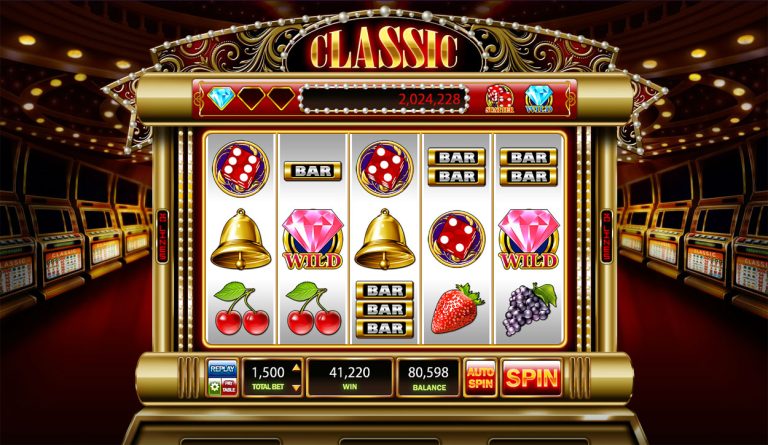Viewport: 768px width, 445px height.
Task: Activate the Auto Spin button
Action: tap(480, 378)
